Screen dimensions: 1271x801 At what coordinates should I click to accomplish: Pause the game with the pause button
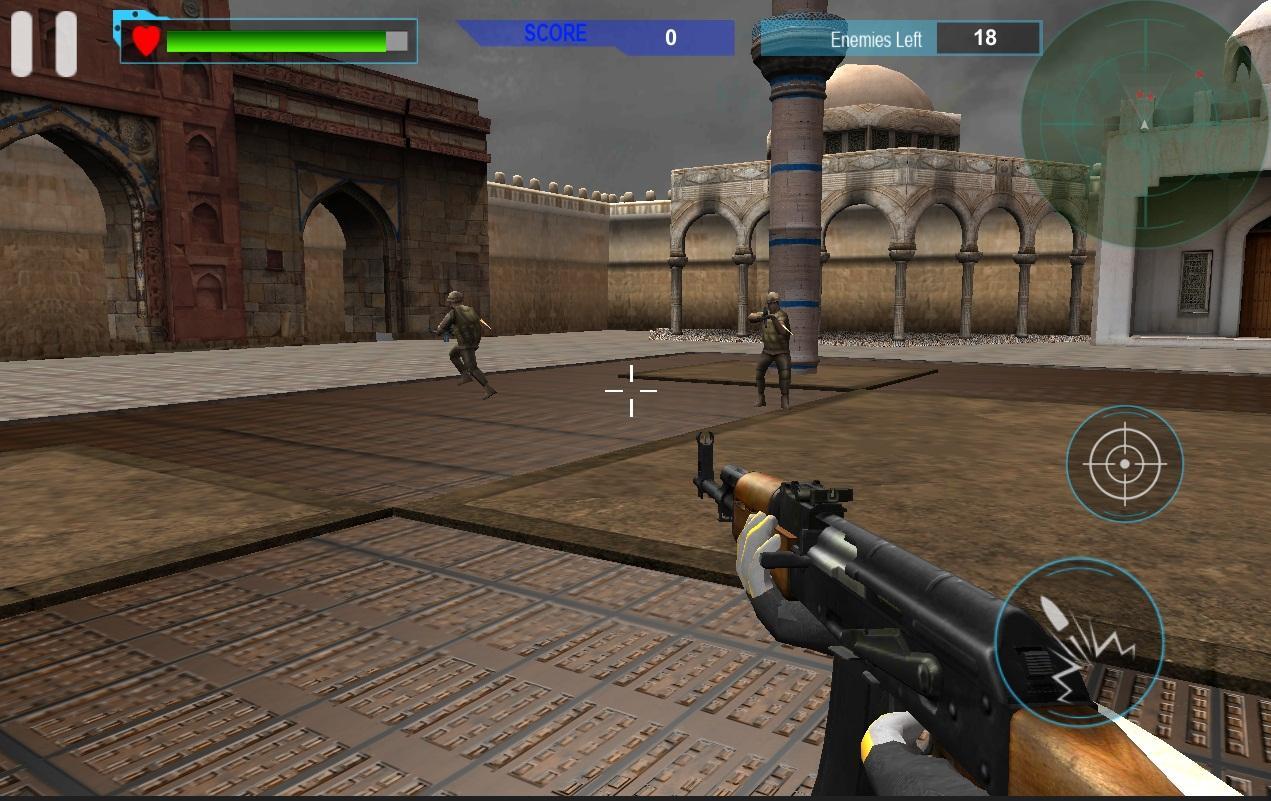[x=44, y=44]
